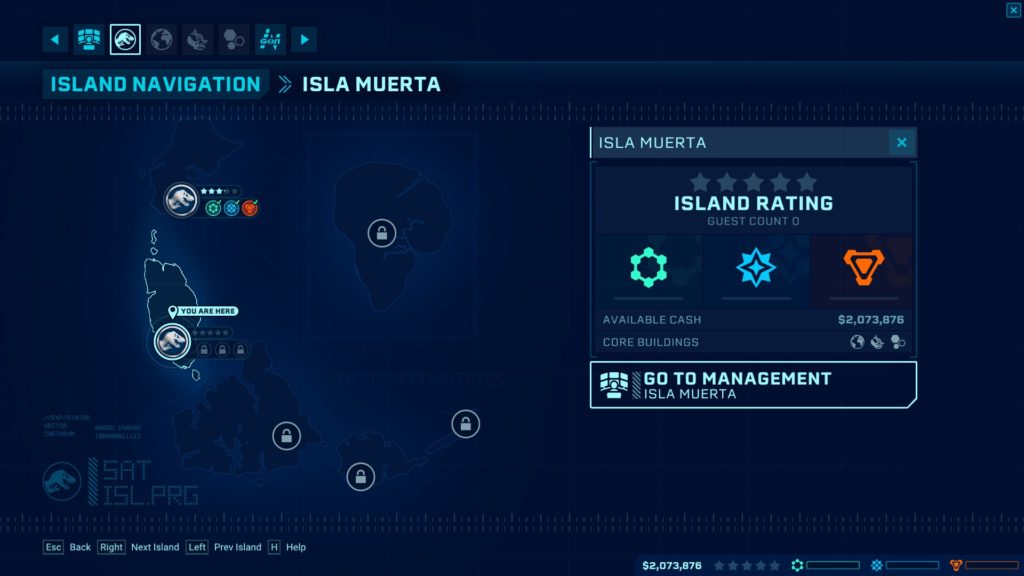The height and width of the screenshot is (576, 1024).
Task: Select the orange security rating tile
Action: (861, 268)
